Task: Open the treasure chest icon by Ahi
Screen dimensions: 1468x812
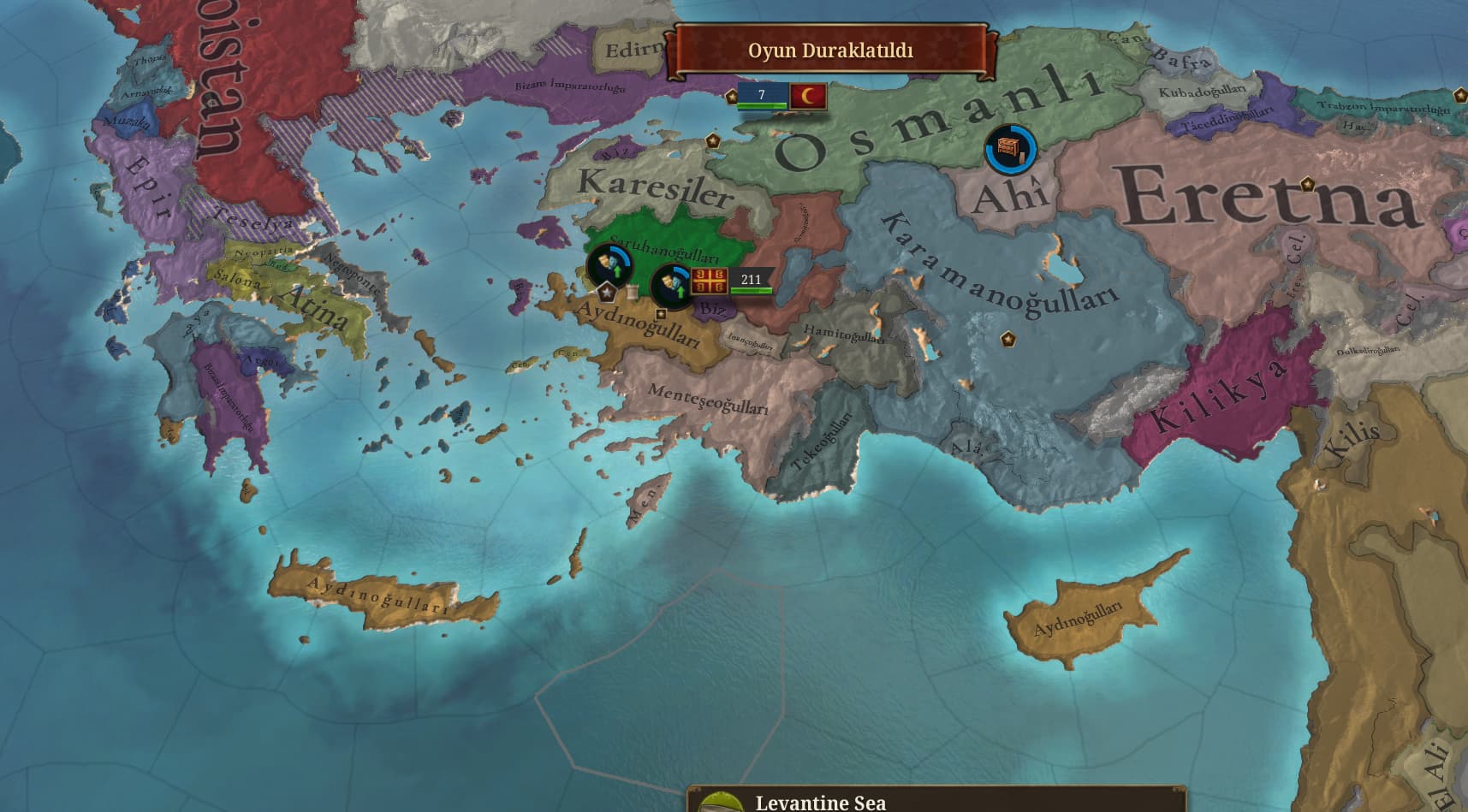Action: [1010, 150]
